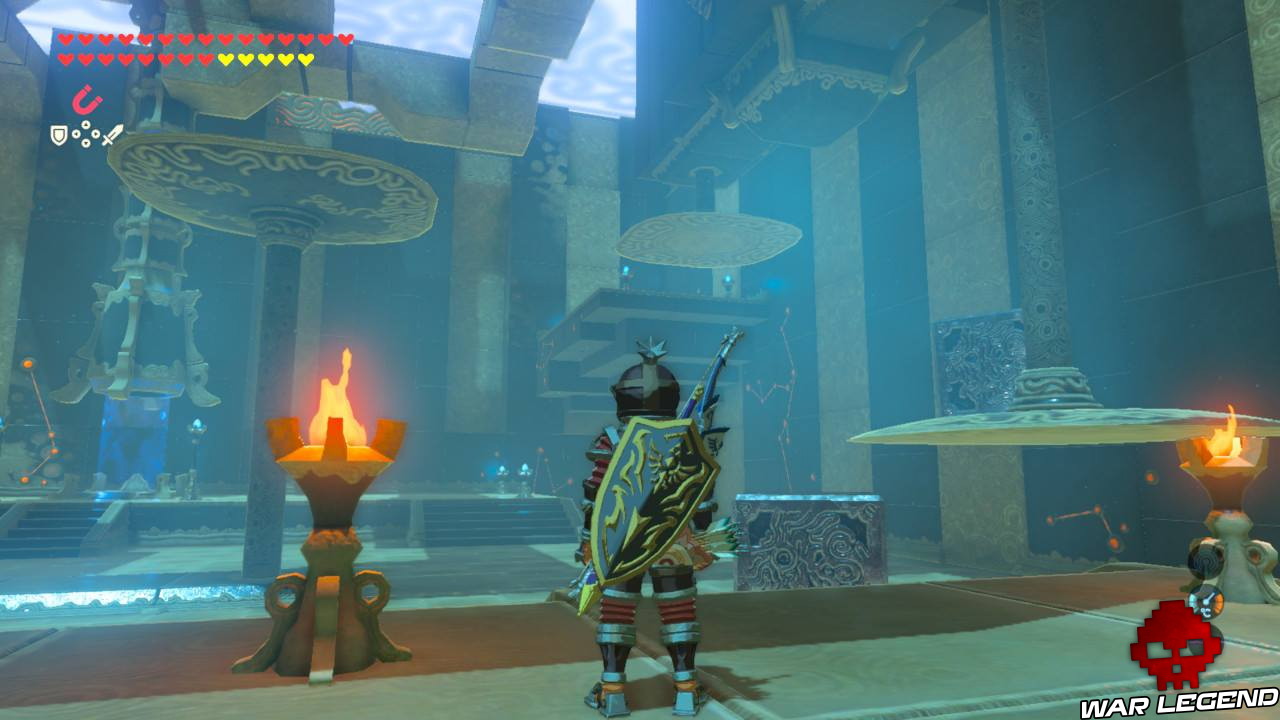Toggle the yellow temporary hearts row
This screenshot has height=720, width=1280.
click(x=265, y=58)
